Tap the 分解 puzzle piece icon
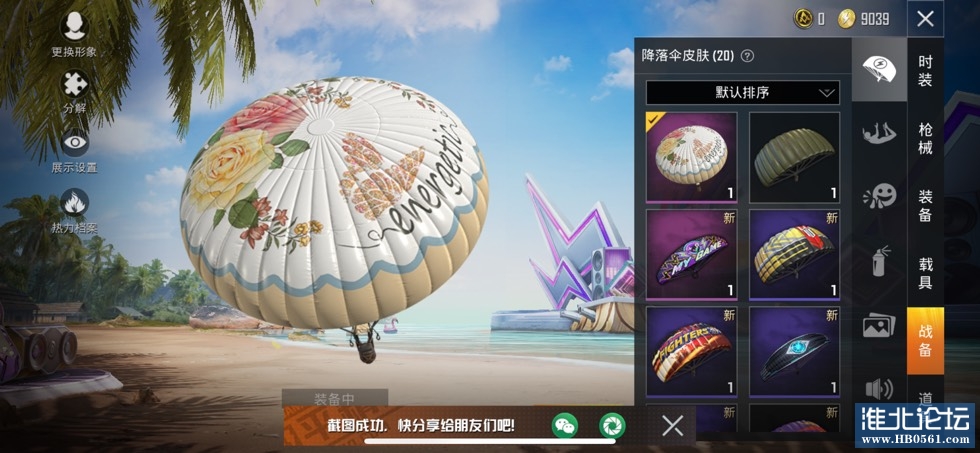 click(x=75, y=90)
